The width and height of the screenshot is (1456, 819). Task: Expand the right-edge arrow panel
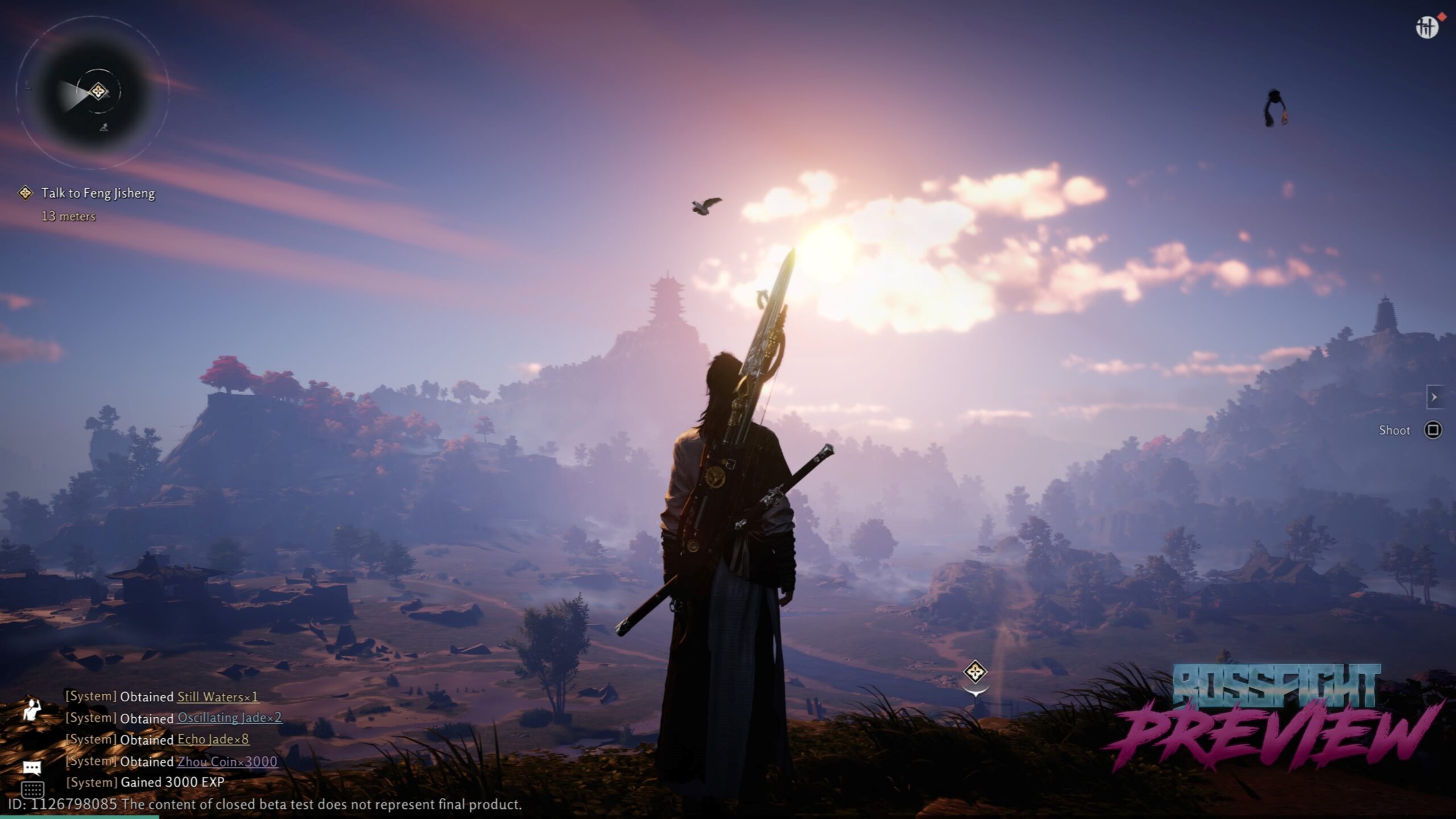(1434, 397)
